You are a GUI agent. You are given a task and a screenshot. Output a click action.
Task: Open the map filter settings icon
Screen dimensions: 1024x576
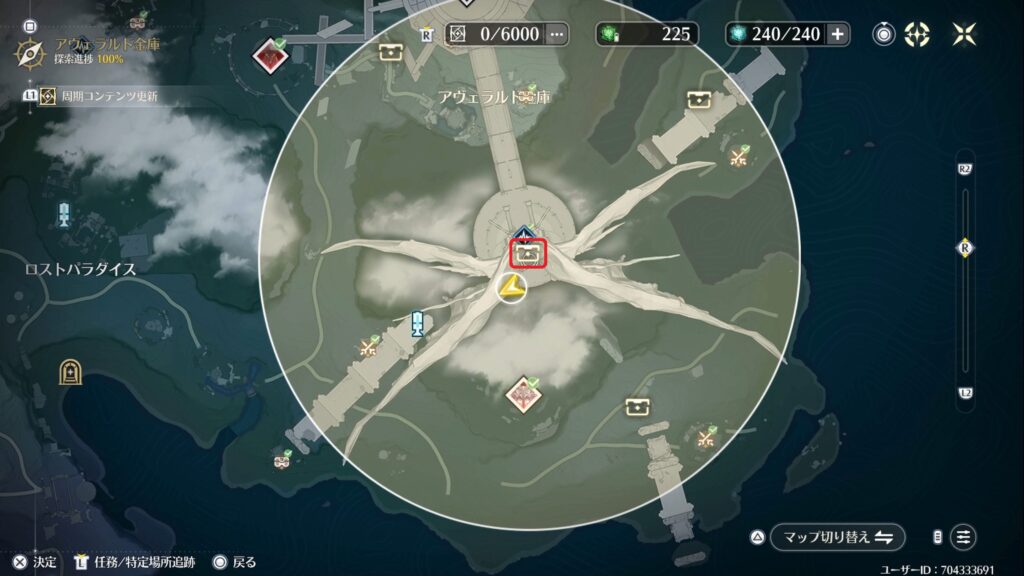[x=963, y=537]
